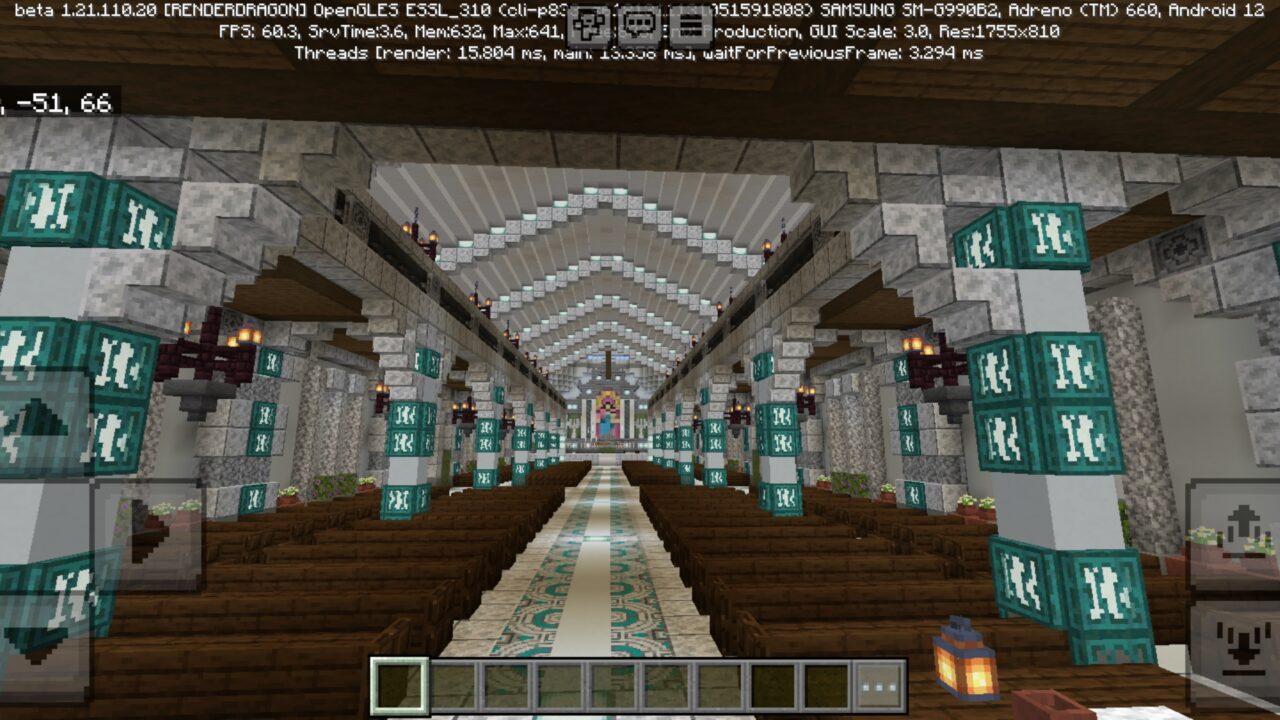
Task: Select the first hotbar slot
Action: tap(400, 685)
